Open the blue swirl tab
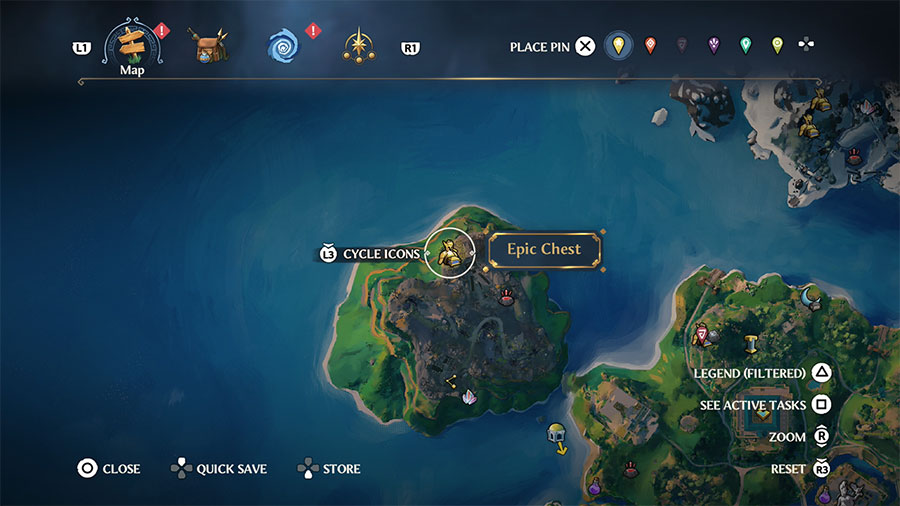This screenshot has height=506, width=900. coord(284,46)
